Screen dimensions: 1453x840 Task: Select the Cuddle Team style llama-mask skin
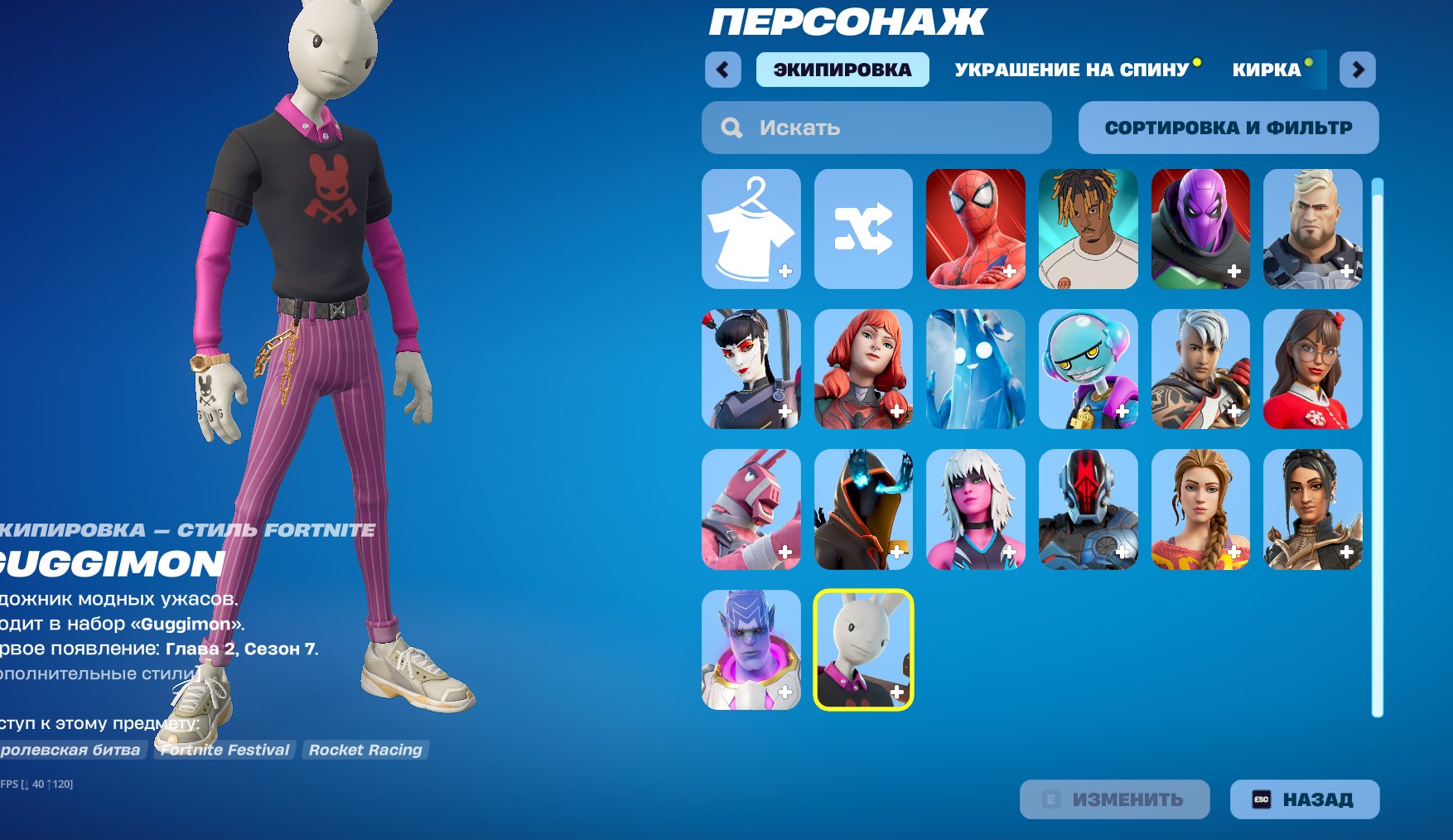click(751, 509)
